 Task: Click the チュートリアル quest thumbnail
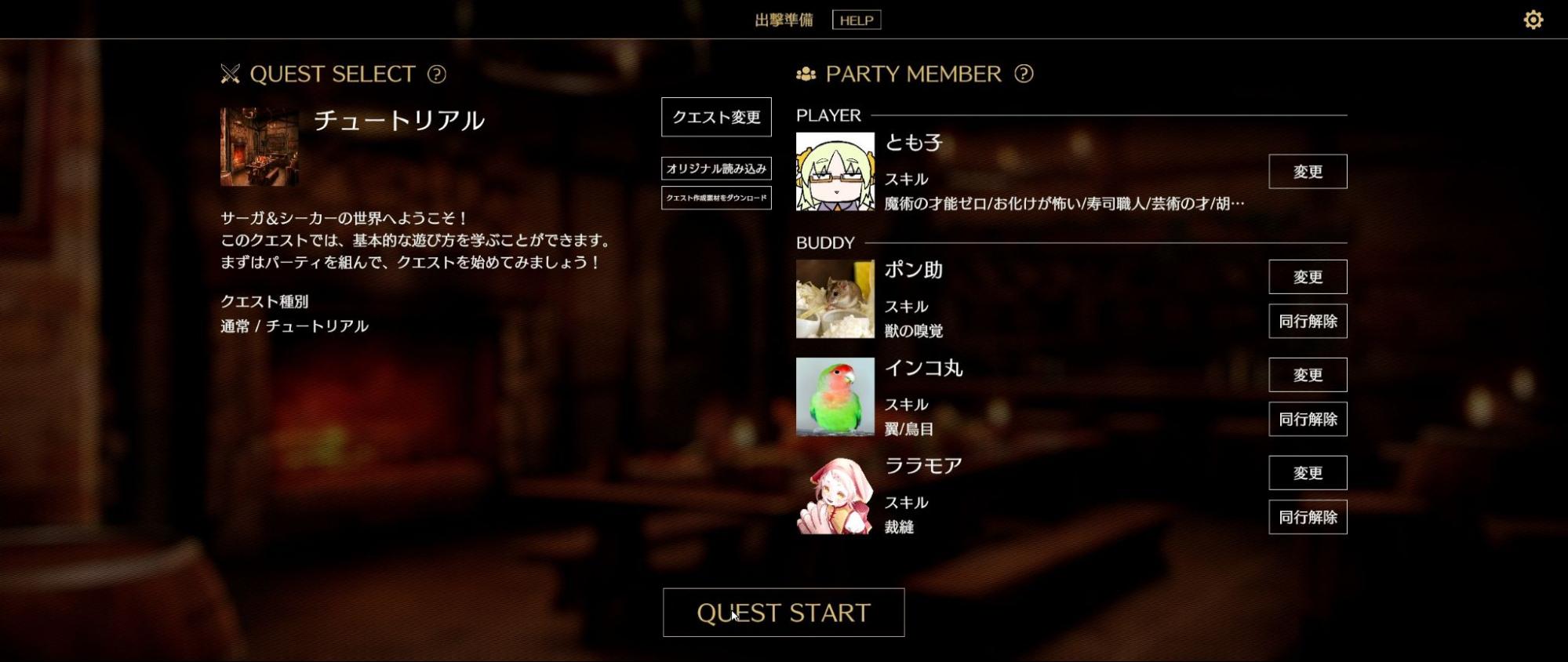(x=259, y=146)
